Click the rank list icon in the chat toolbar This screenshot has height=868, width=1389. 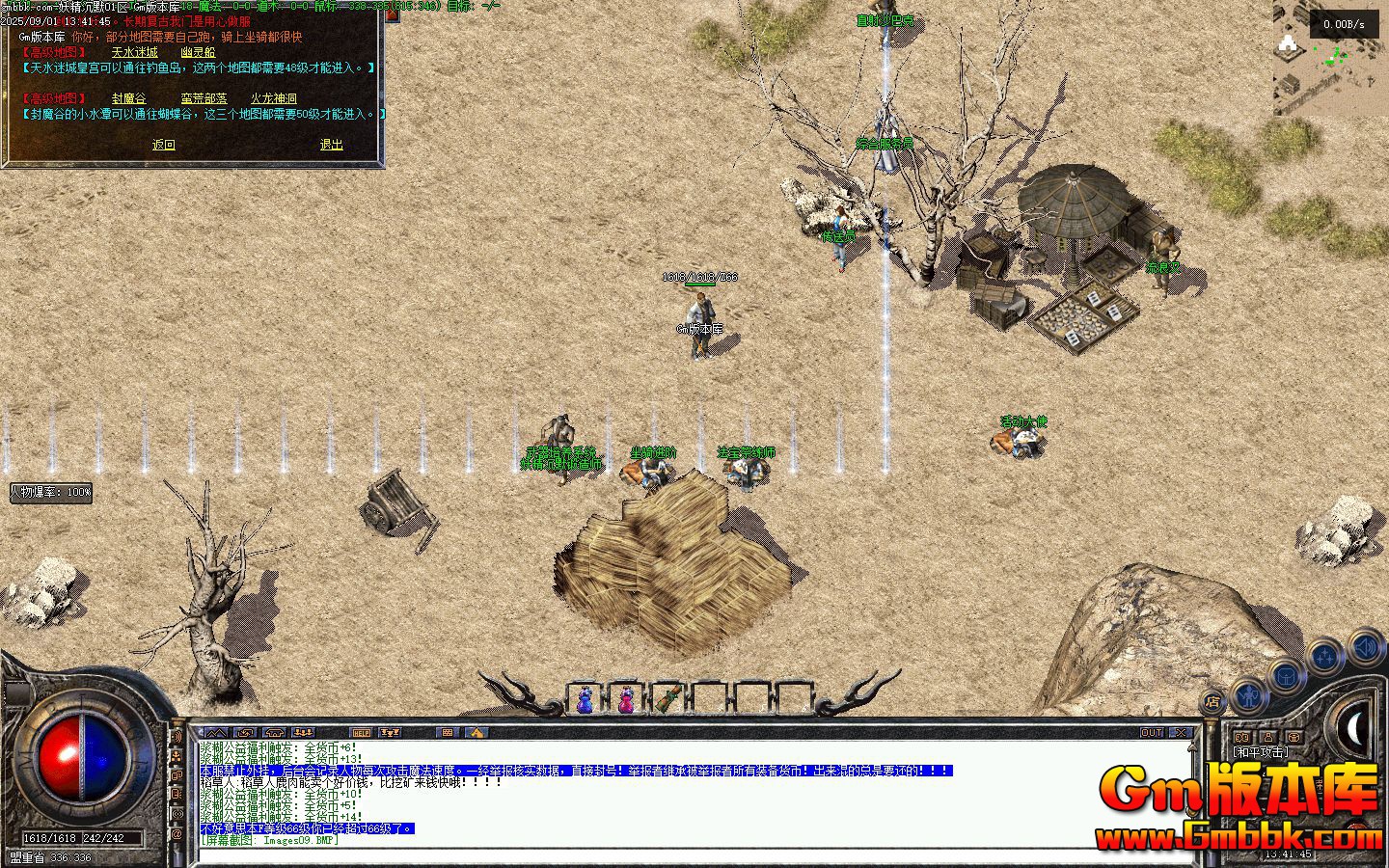tap(392, 732)
